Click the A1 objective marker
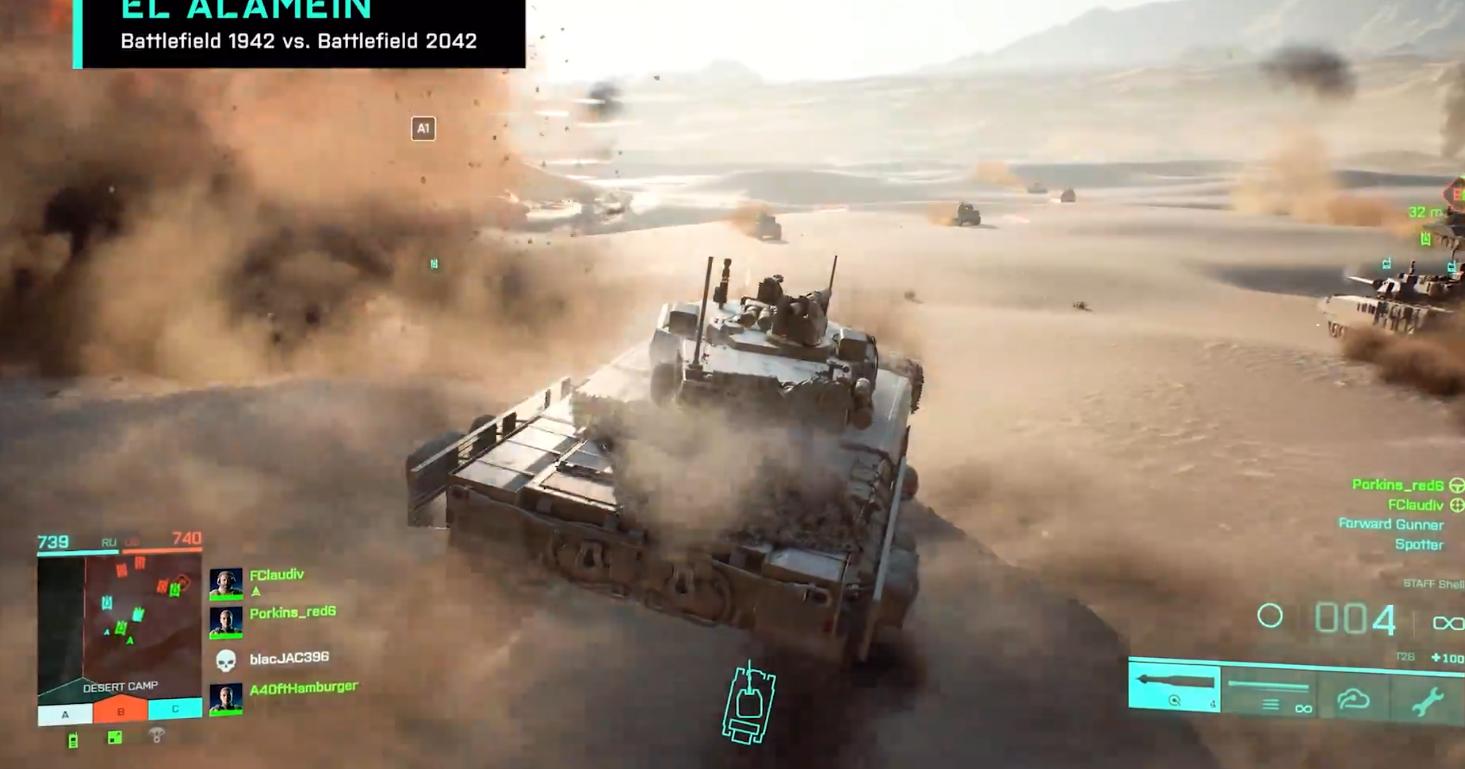This screenshot has width=1465, height=769. [423, 128]
